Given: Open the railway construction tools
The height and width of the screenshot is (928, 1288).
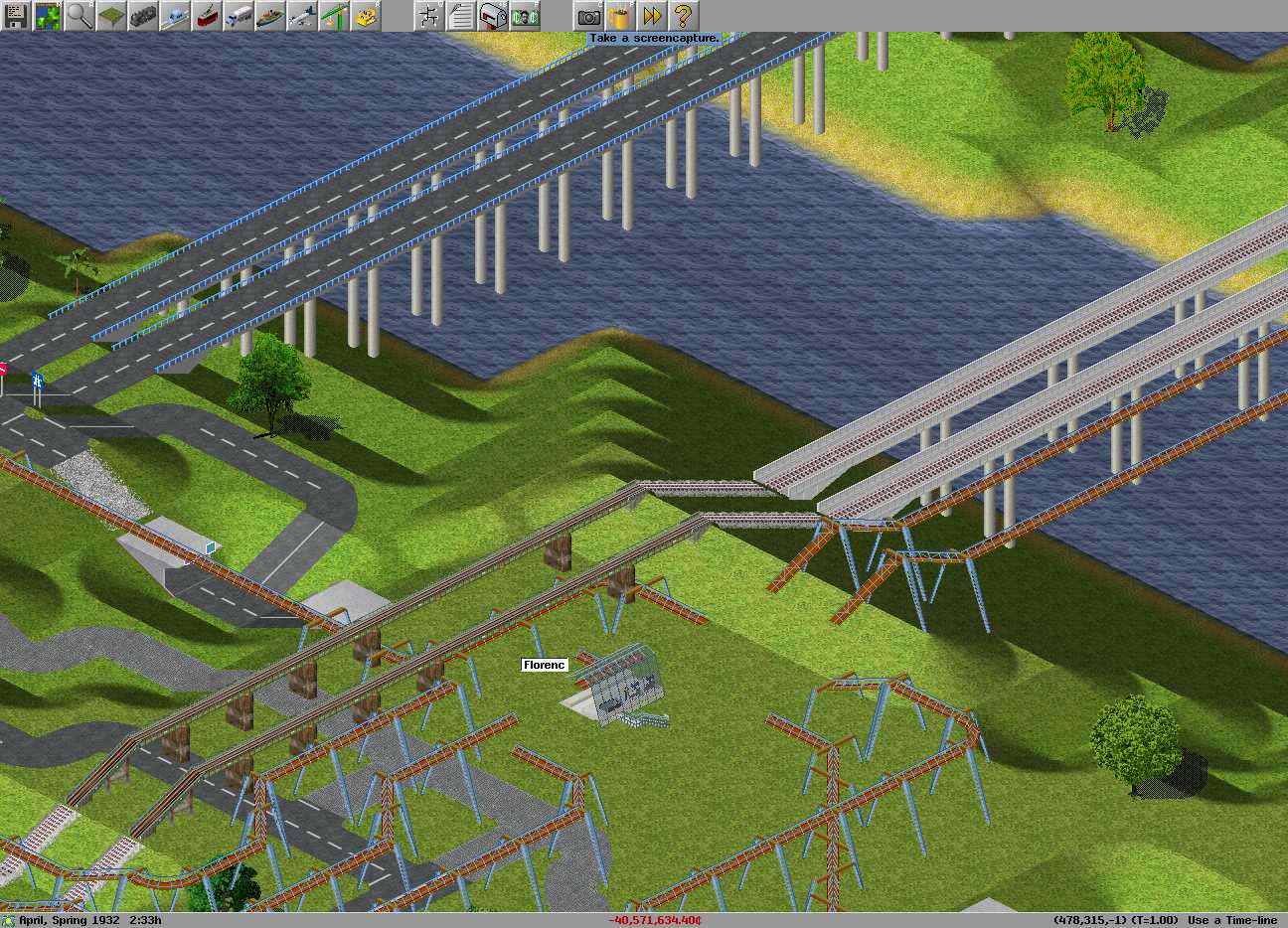Looking at the screenshot, I should pos(143,16).
